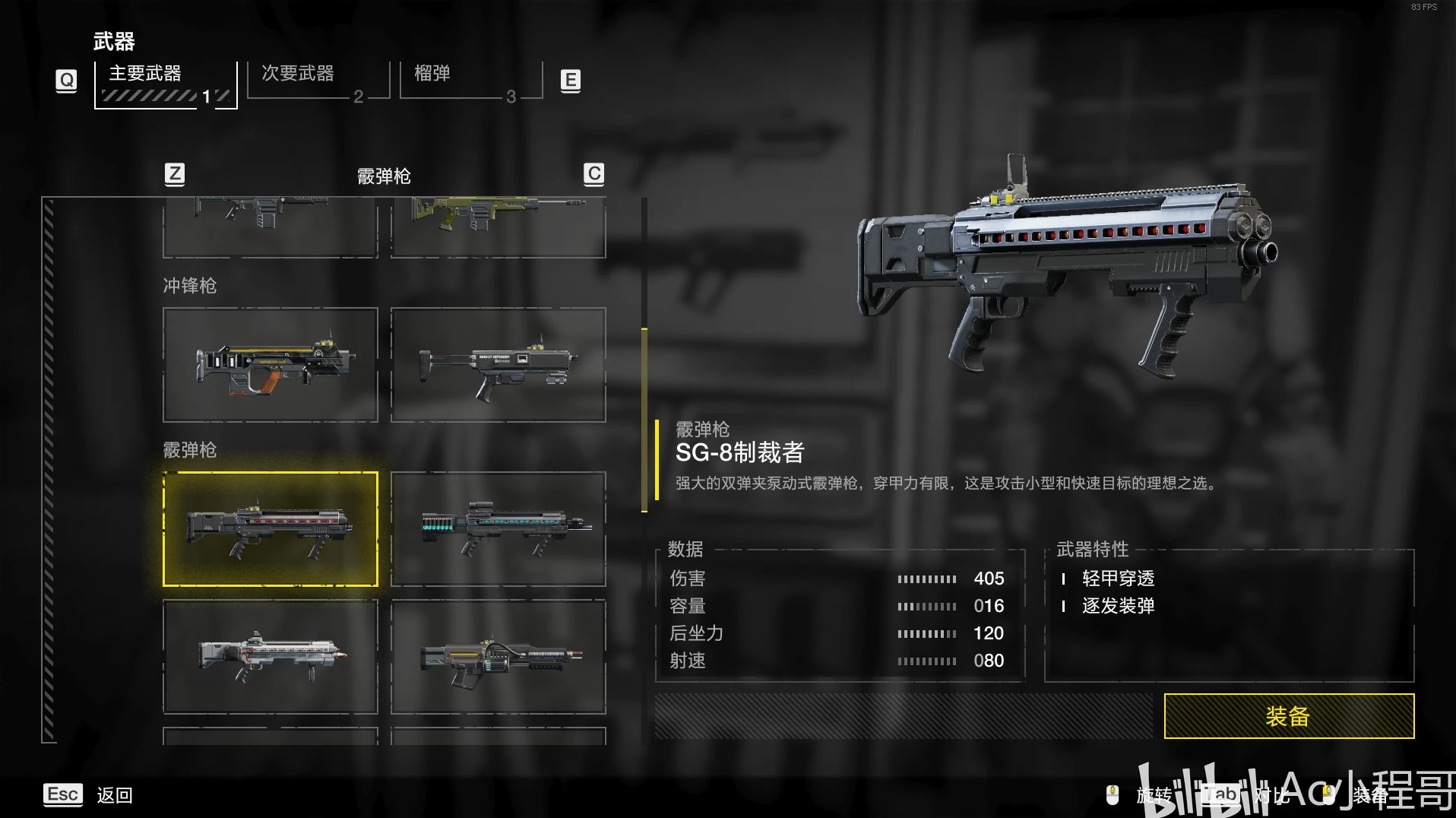1456x818 pixels.
Task: Choose the shotgun with cyan shell rack
Action: (499, 529)
